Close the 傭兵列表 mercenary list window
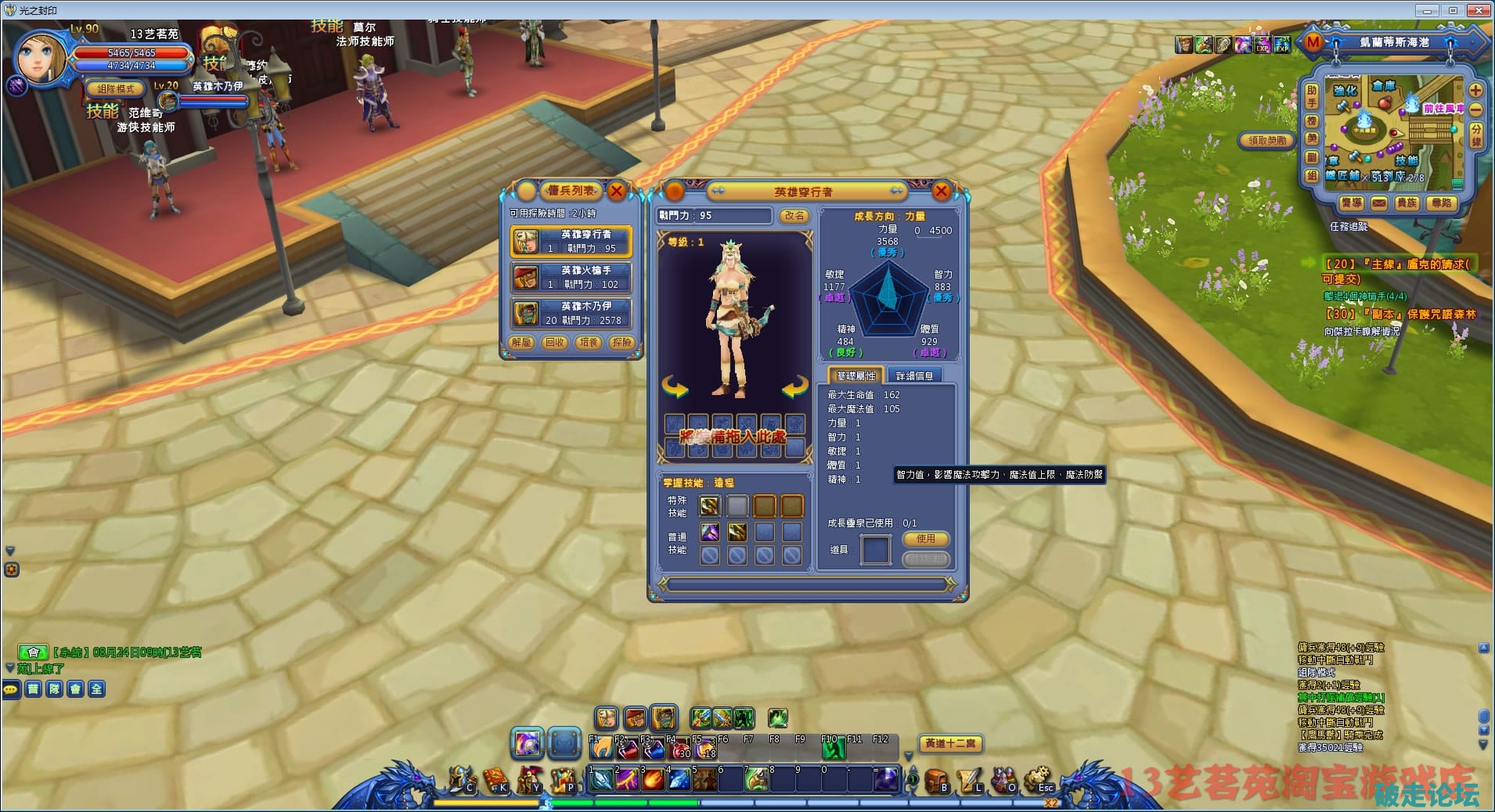Image resolution: width=1495 pixels, height=812 pixels. click(x=617, y=191)
